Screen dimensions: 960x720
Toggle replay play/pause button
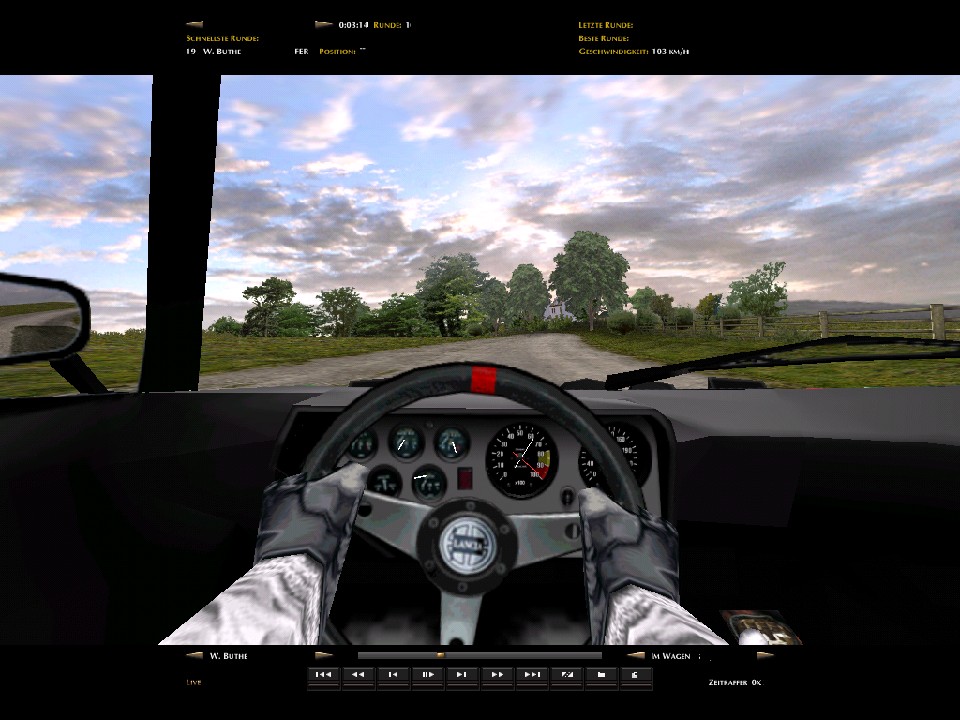(427, 675)
